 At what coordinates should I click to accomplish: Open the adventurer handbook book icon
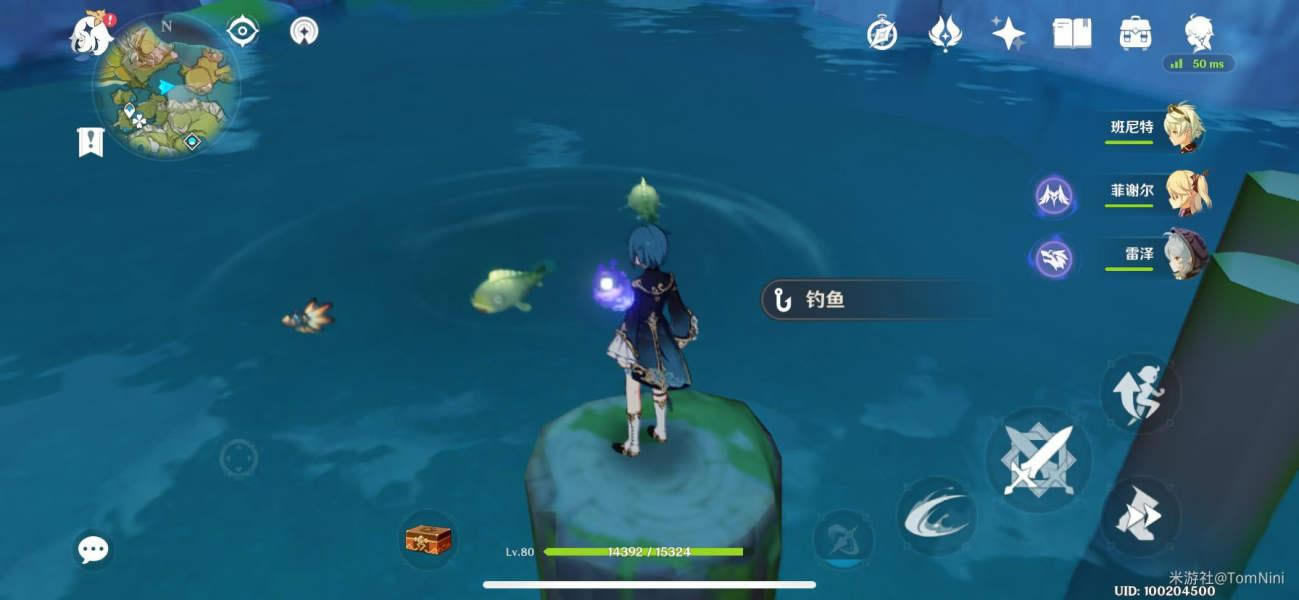(1072, 34)
